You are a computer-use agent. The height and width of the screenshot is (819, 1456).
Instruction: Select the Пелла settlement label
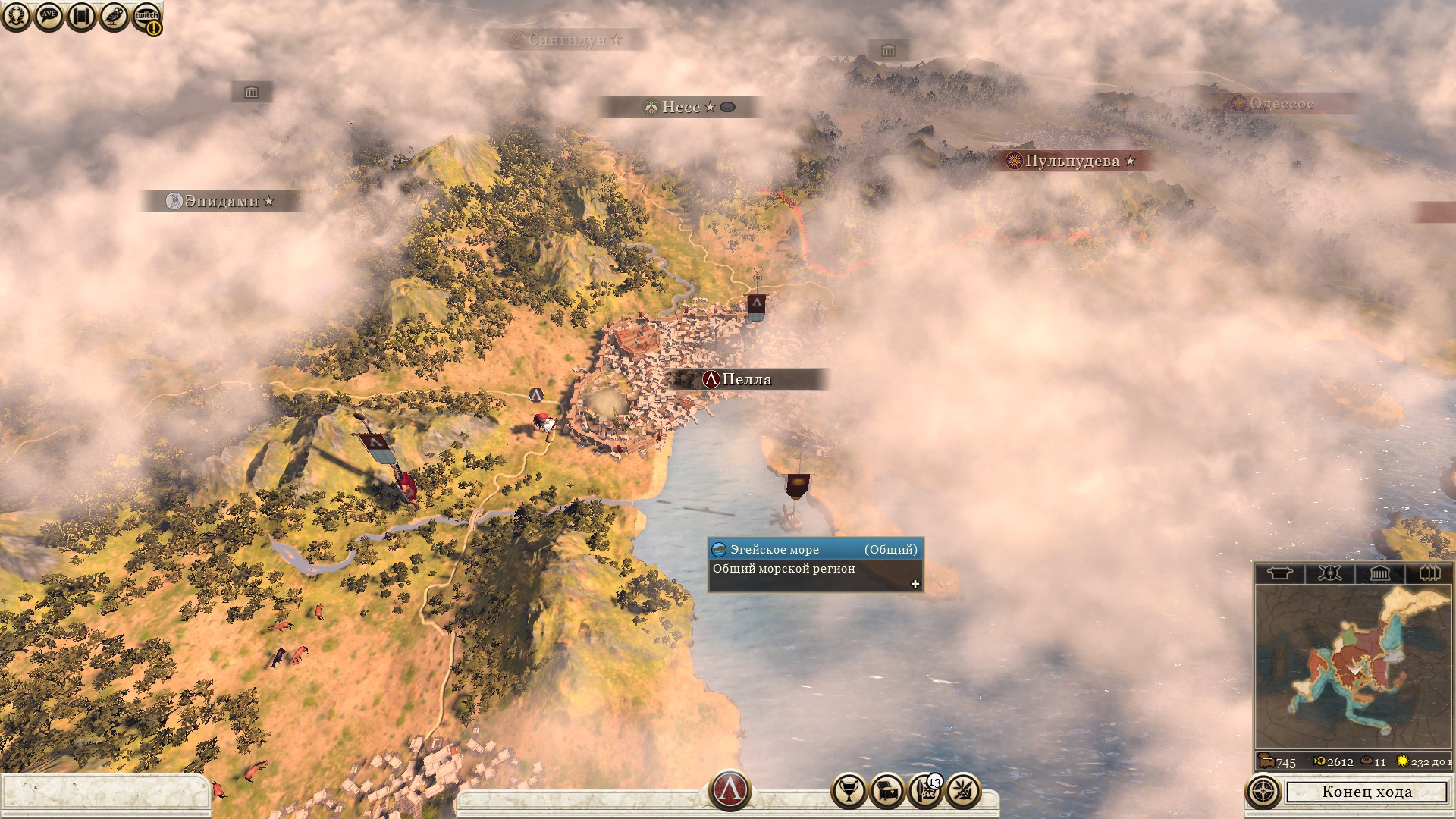point(746,379)
